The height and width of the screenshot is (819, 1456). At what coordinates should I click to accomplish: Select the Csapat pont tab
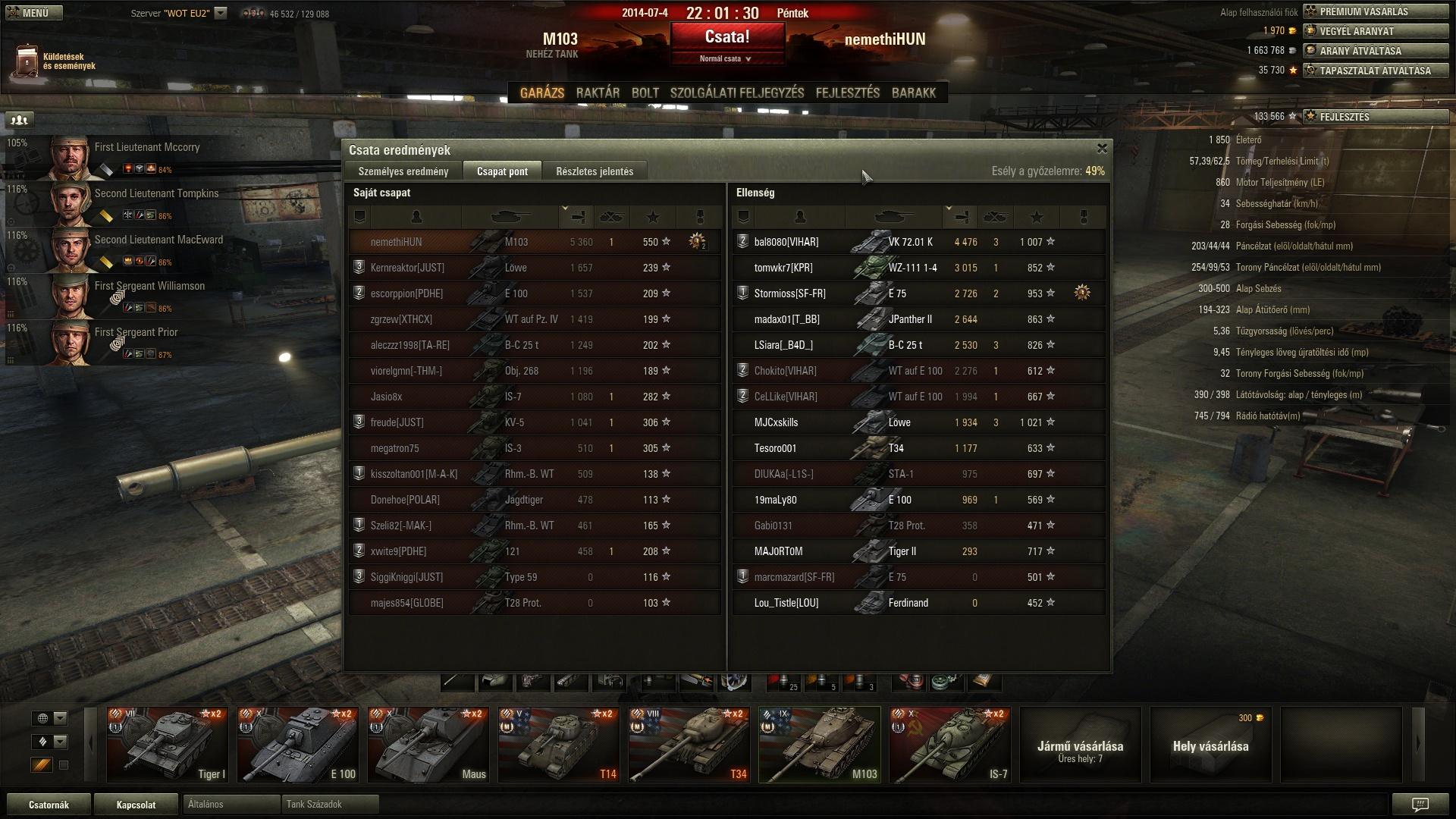click(x=502, y=171)
